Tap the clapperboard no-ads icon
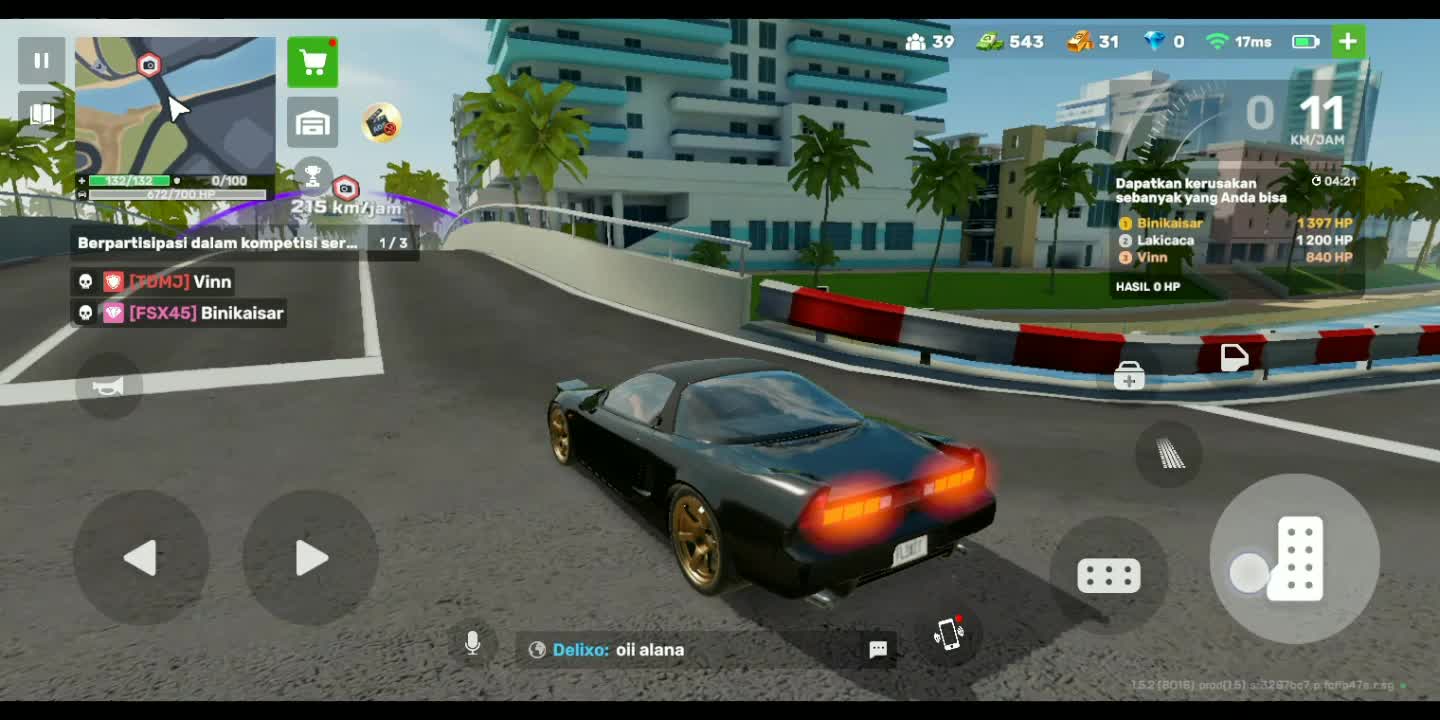Image resolution: width=1440 pixels, height=720 pixels. (381, 123)
